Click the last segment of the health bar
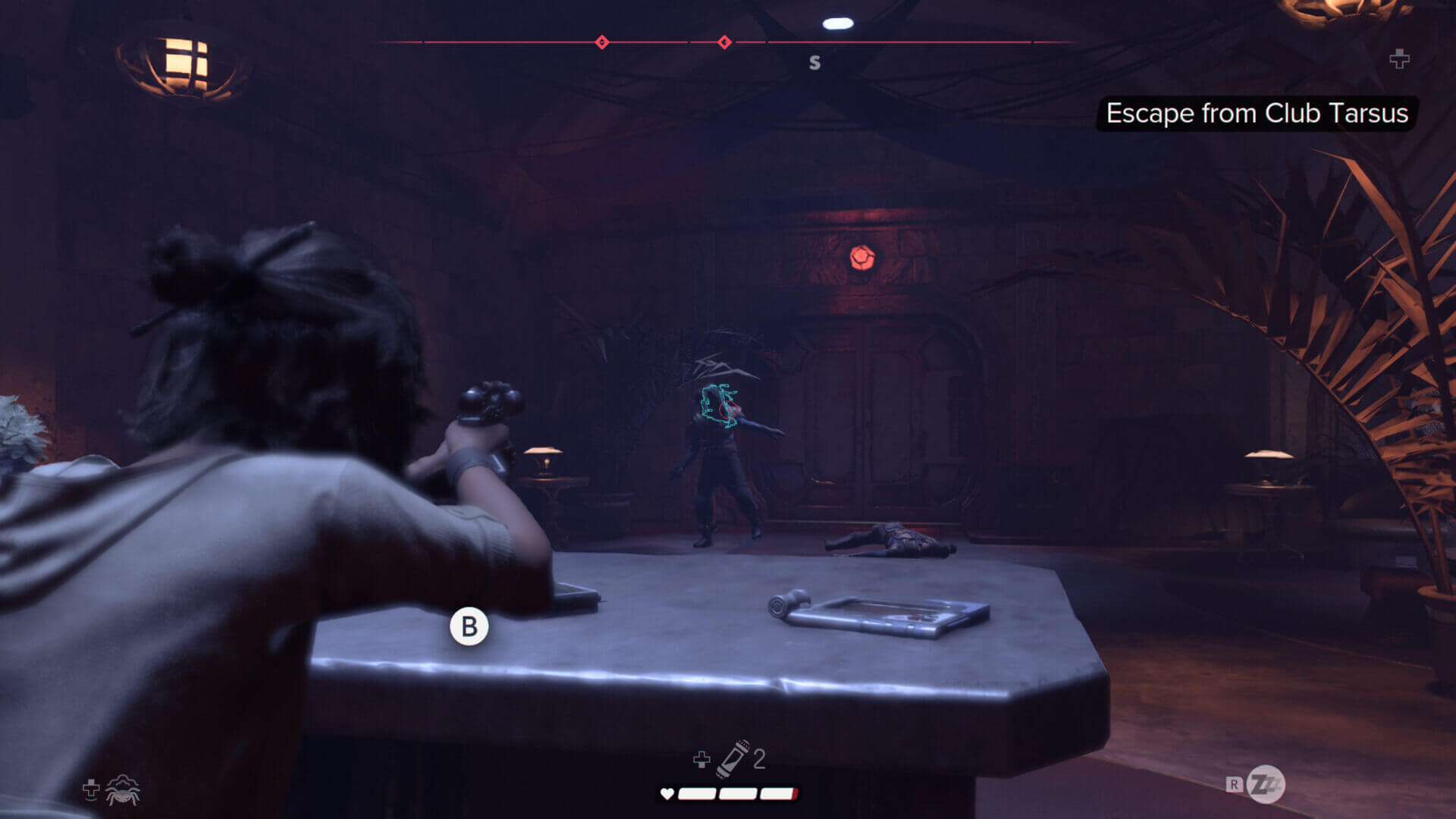Viewport: 1456px width, 819px height. [x=780, y=795]
